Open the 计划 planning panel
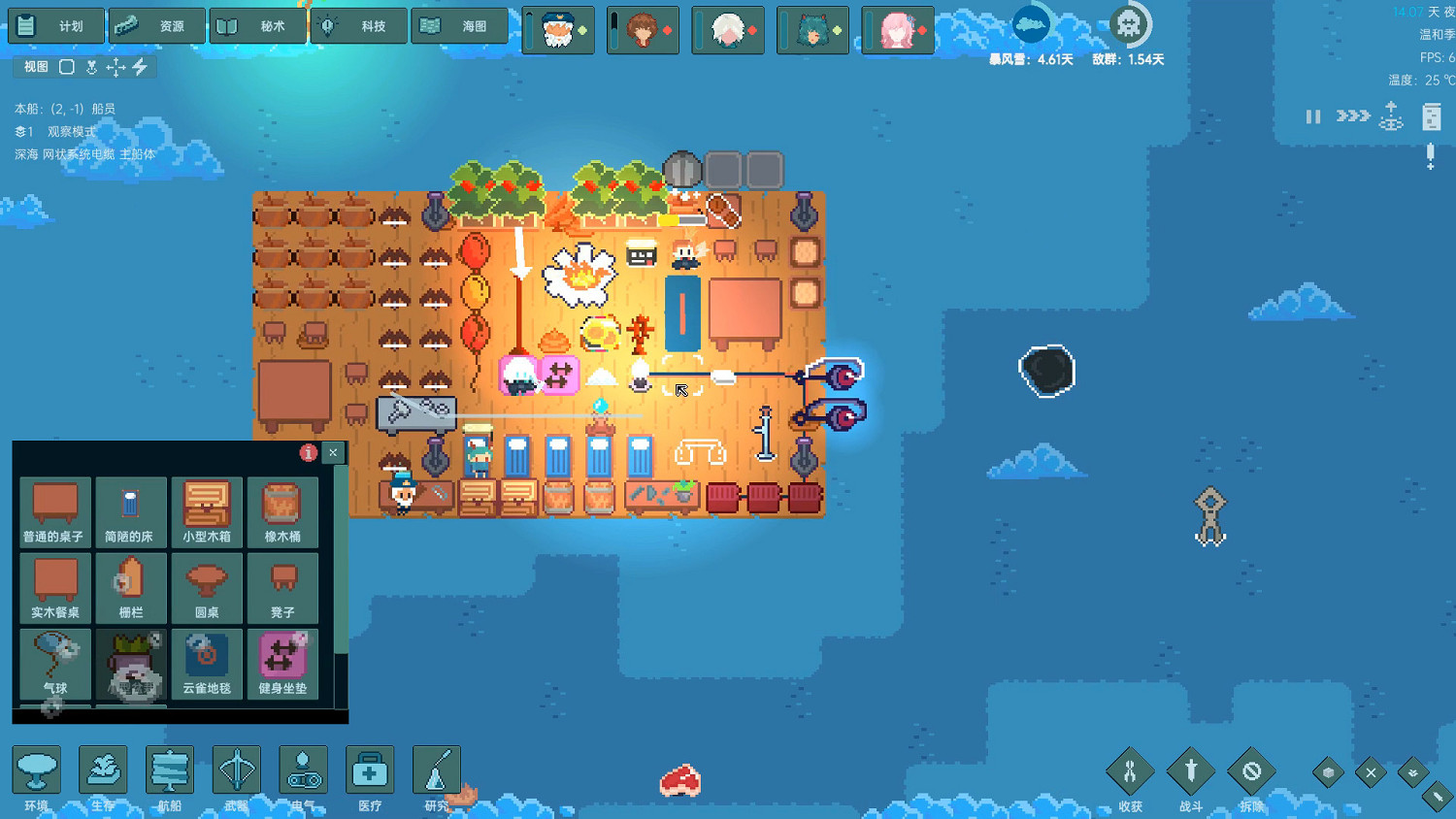Image resolution: width=1456 pixels, height=819 pixels. pyautogui.click(x=55, y=26)
